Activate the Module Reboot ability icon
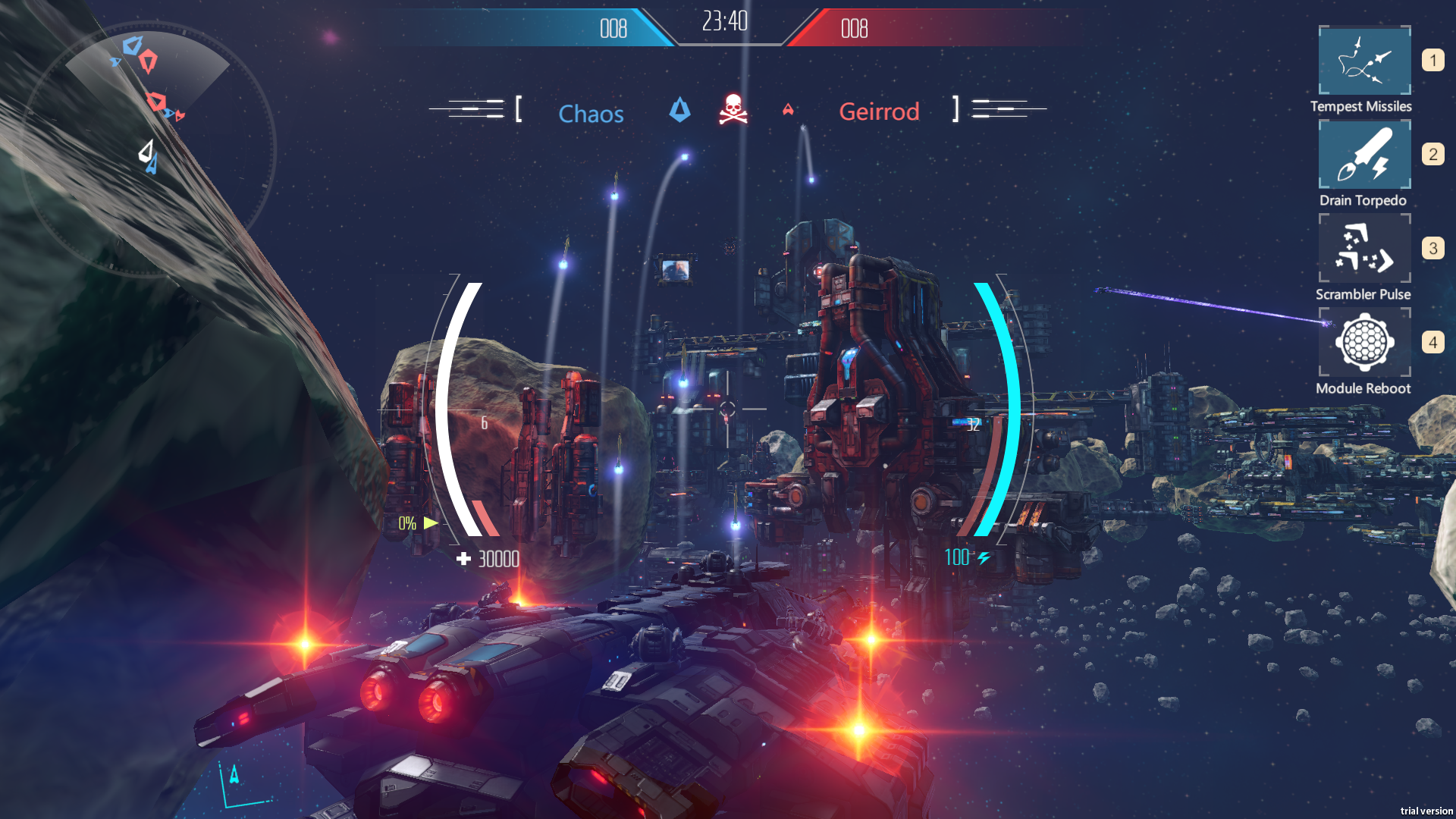Viewport: 1456px width, 819px height. click(1363, 342)
